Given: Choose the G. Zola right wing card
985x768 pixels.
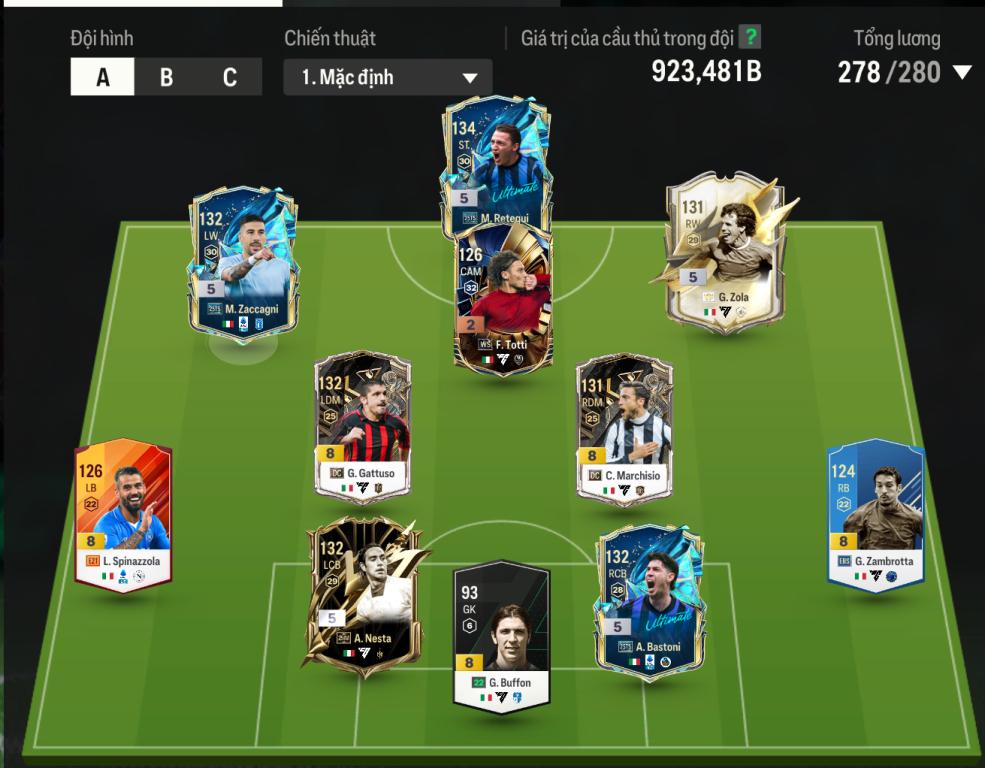Looking at the screenshot, I should click(x=725, y=248).
